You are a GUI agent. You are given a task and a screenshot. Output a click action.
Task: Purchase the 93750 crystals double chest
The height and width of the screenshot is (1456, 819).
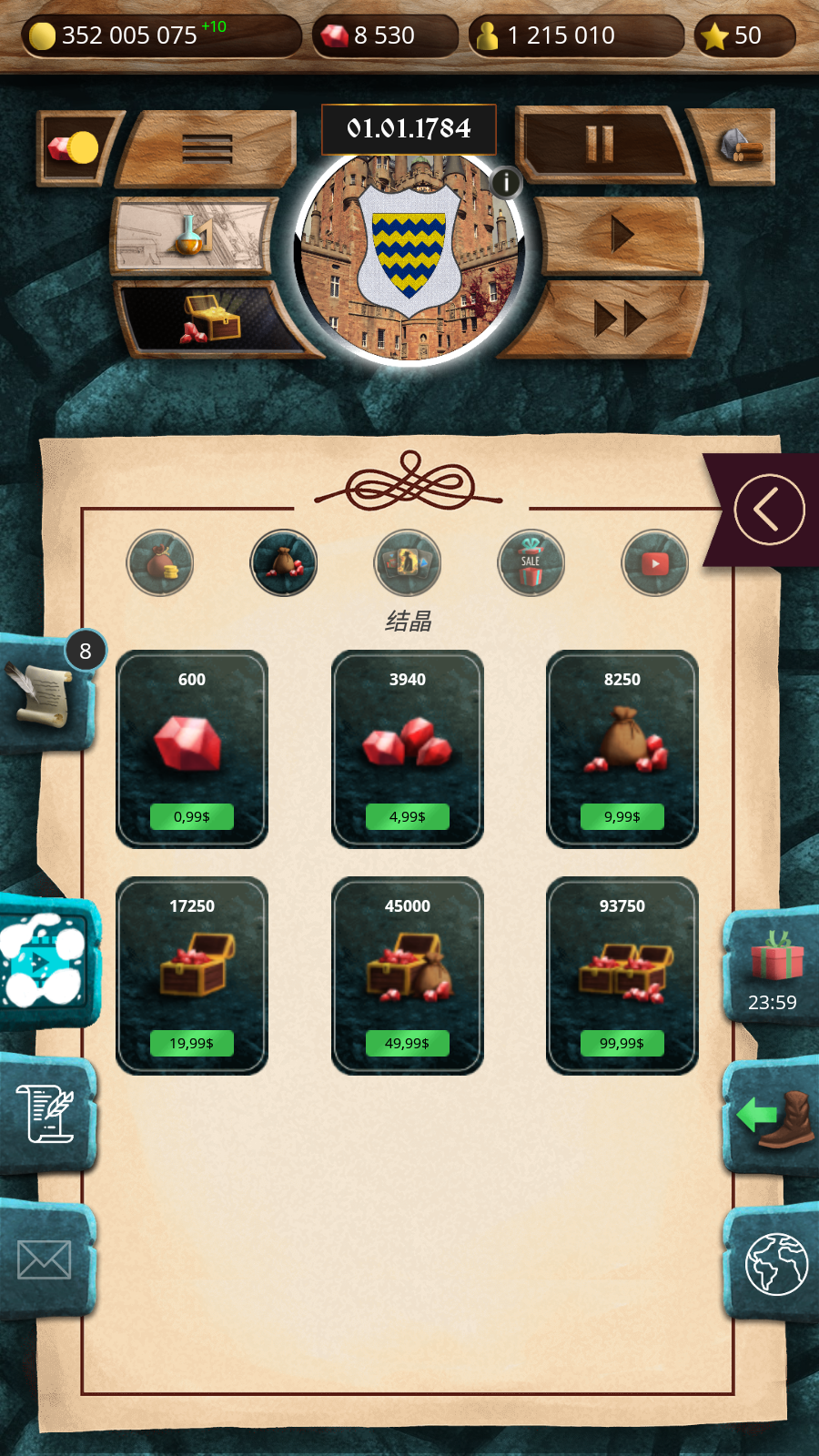click(x=622, y=1043)
